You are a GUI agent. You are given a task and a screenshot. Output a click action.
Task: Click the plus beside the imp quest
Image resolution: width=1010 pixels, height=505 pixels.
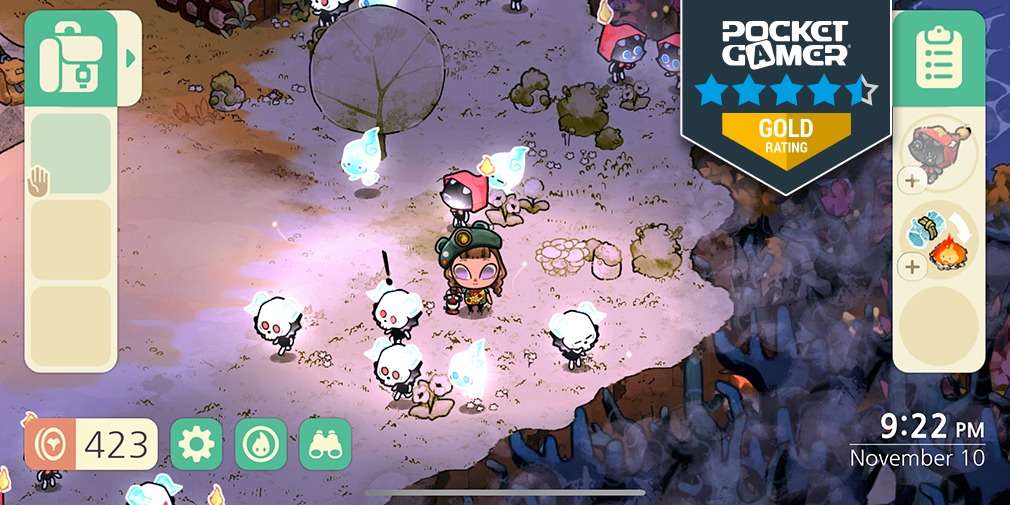[912, 181]
